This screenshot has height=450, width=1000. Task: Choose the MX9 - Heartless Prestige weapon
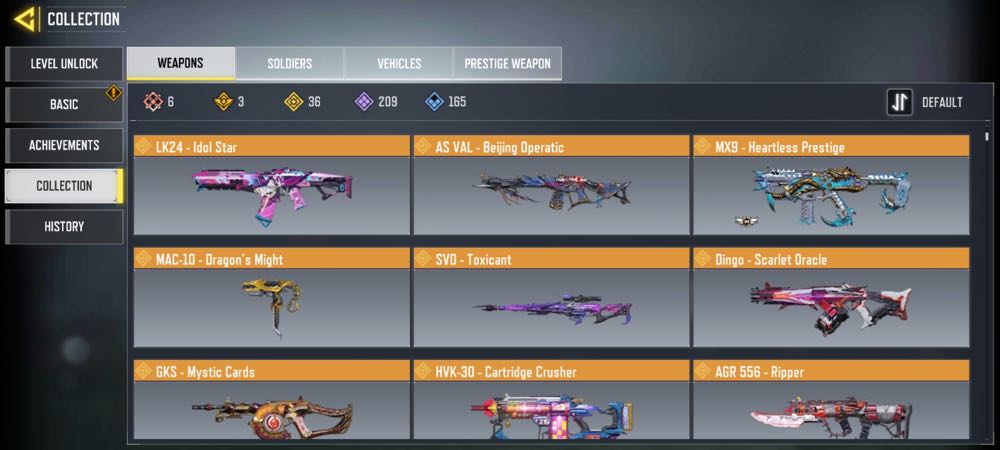[x=831, y=186]
